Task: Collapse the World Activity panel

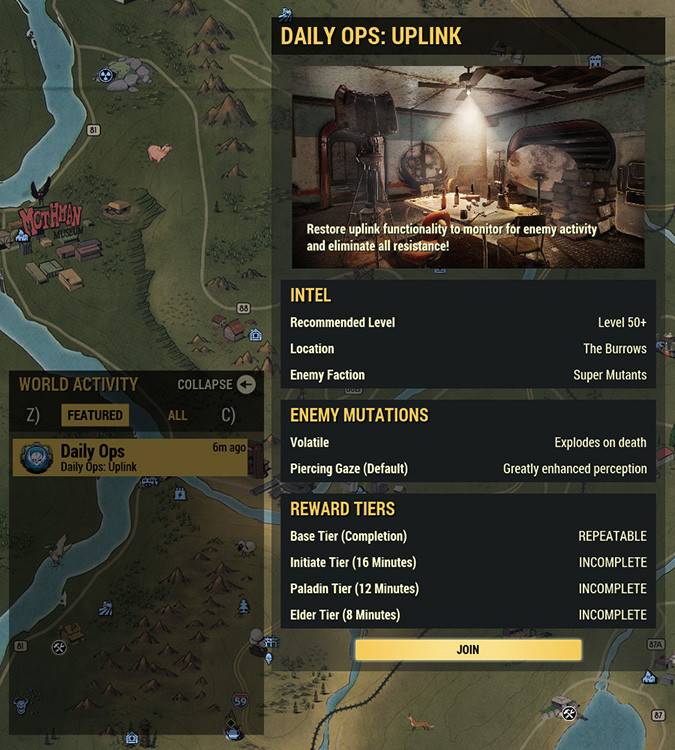Action: tap(245, 385)
